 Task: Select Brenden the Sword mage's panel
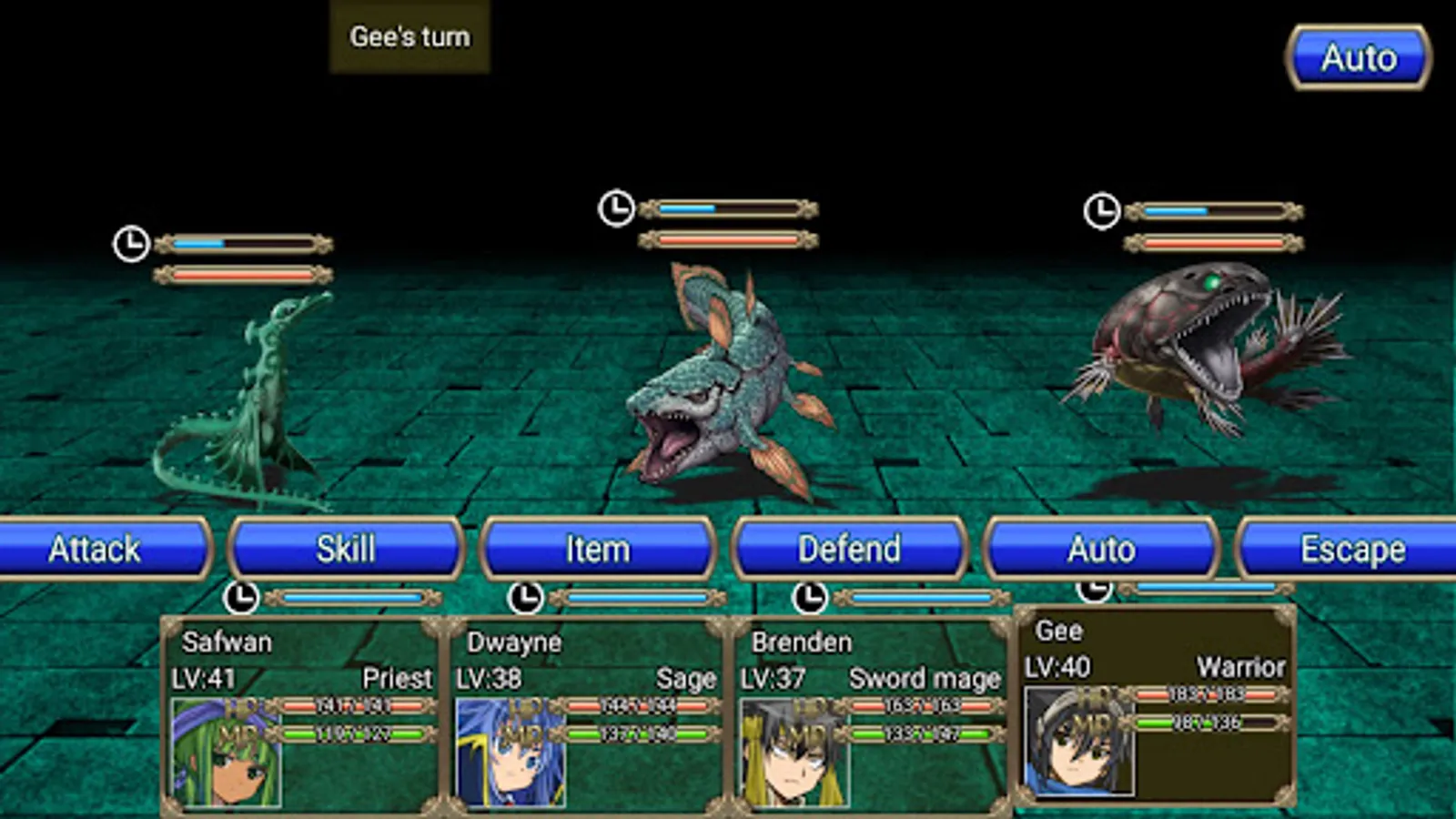871,714
